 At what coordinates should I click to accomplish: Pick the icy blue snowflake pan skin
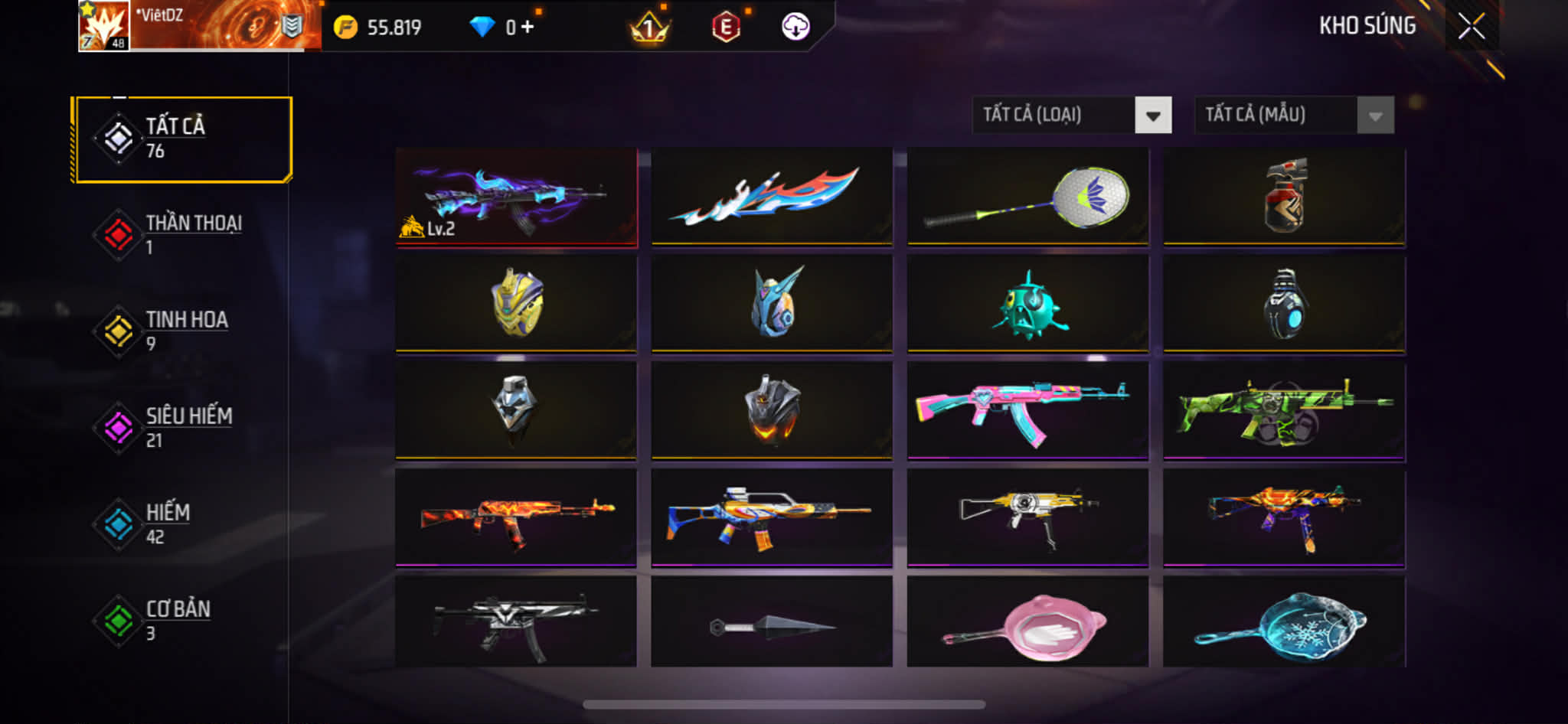click(1284, 623)
